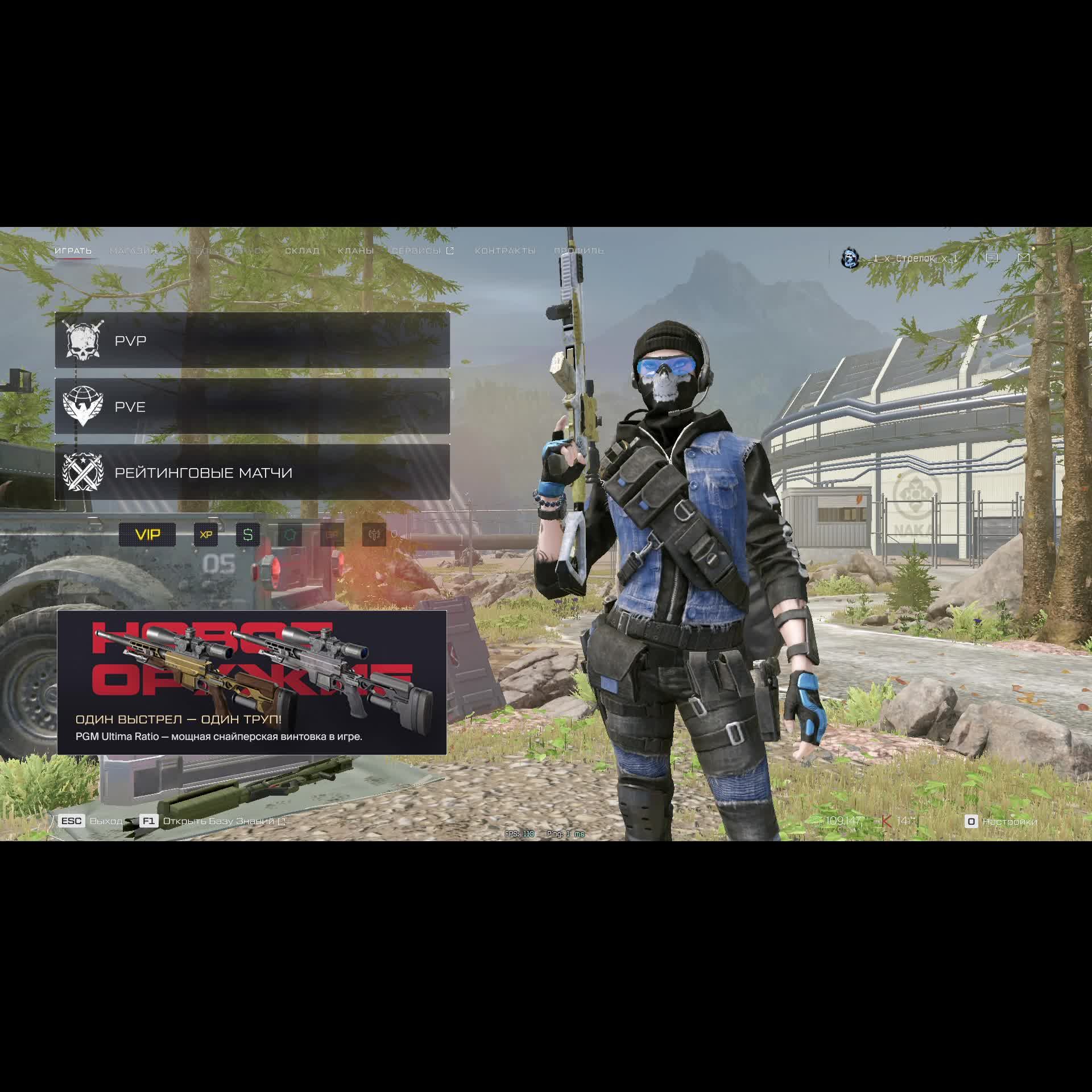
Task: Click the player name _1_x_Стрелок_x_1
Action: [x=915, y=259]
